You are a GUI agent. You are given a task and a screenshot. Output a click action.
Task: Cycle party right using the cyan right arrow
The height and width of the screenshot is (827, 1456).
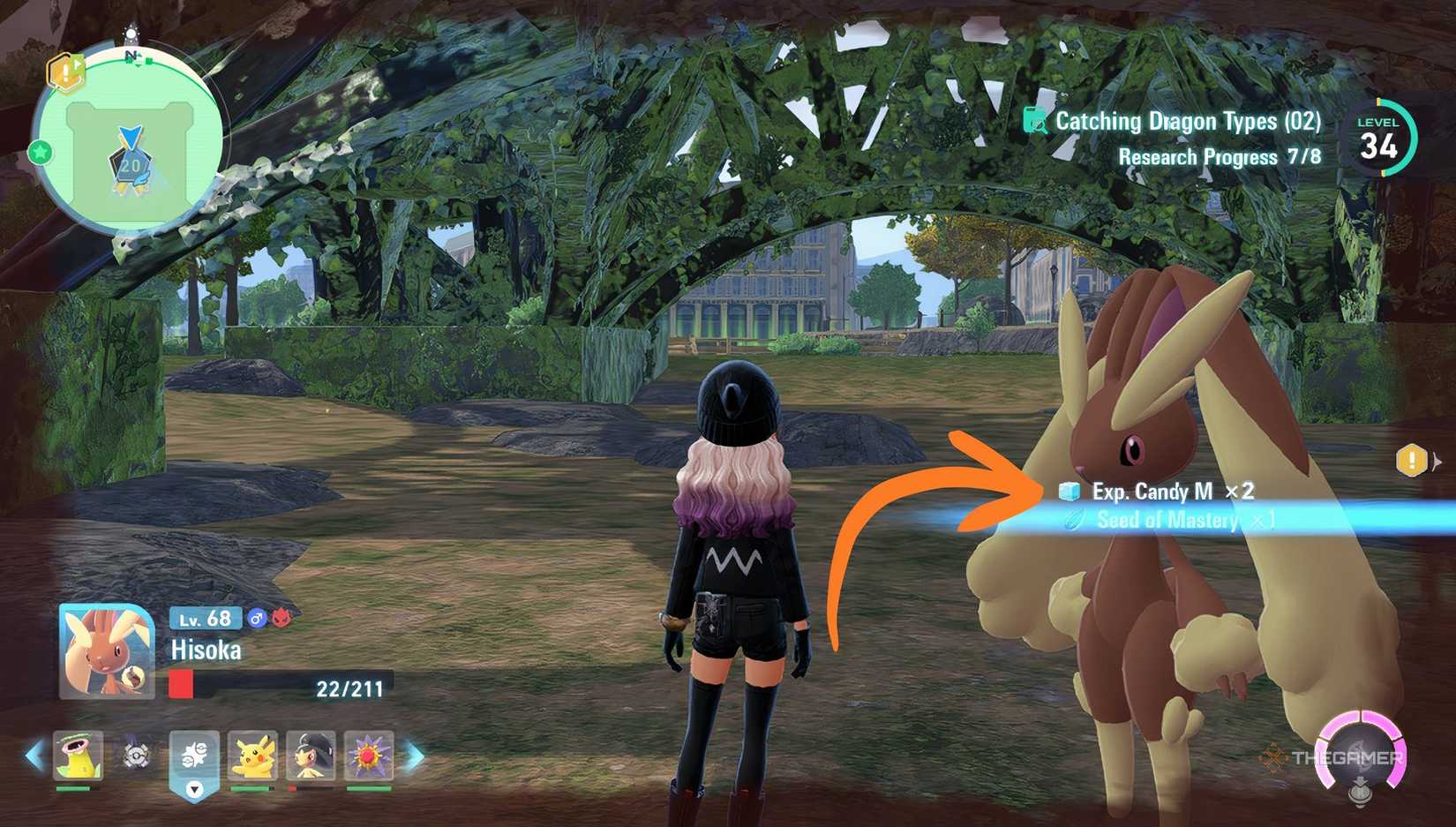[x=415, y=755]
